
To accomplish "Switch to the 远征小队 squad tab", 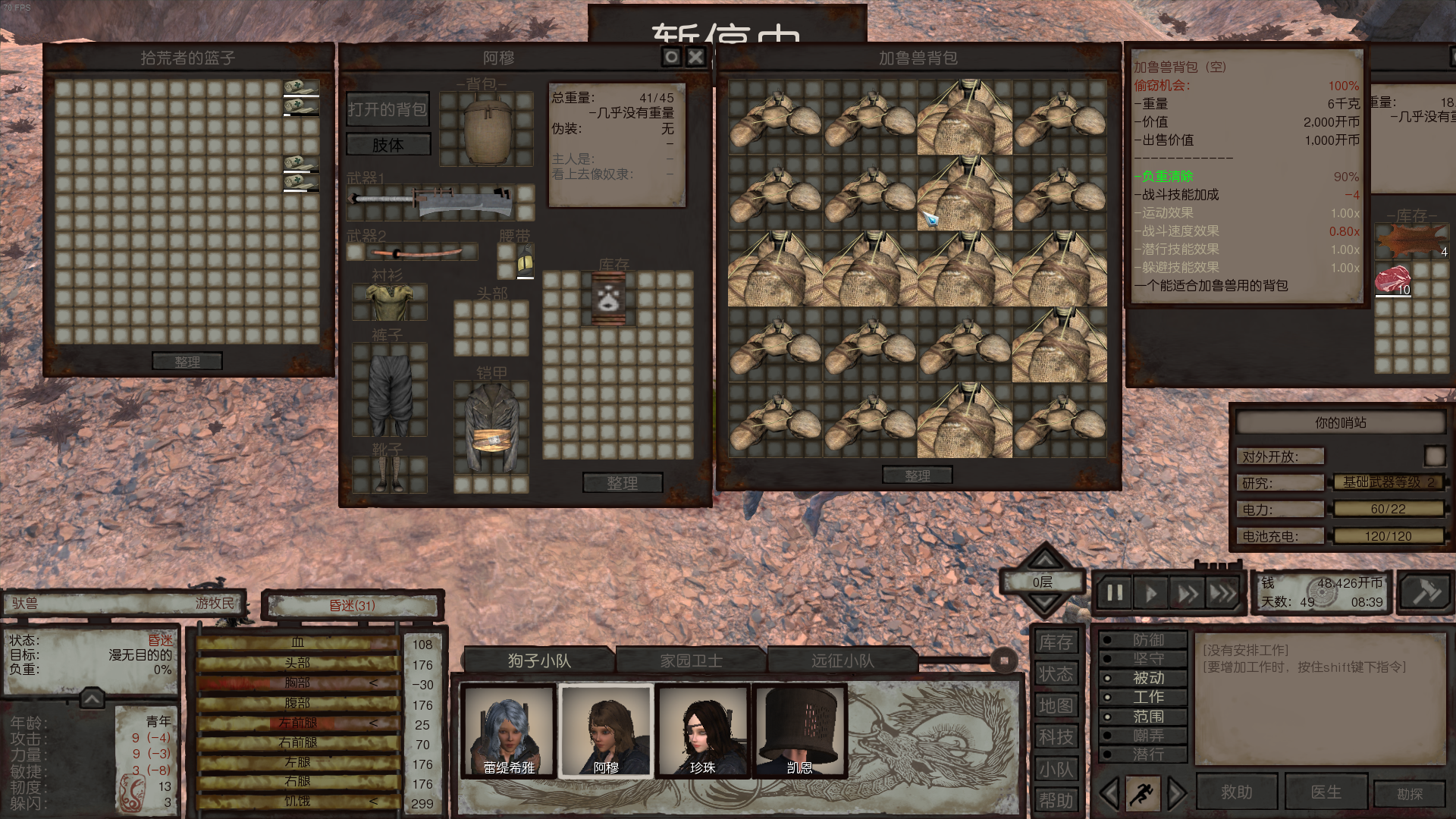I will coord(843,661).
